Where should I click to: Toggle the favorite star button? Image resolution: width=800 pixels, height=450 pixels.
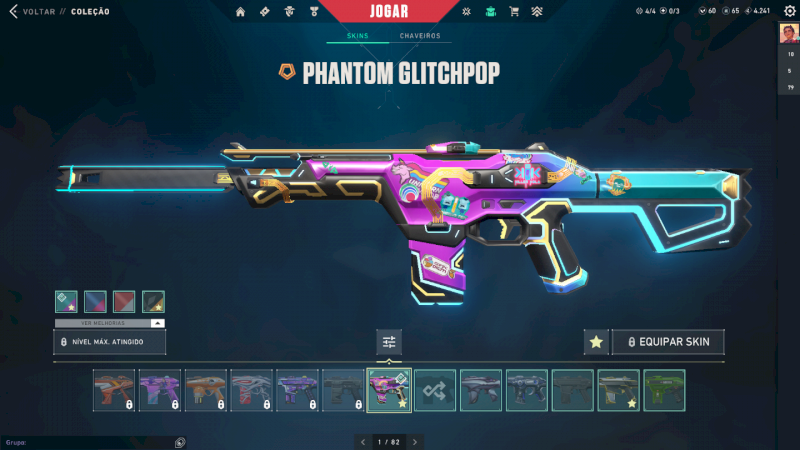pos(596,342)
